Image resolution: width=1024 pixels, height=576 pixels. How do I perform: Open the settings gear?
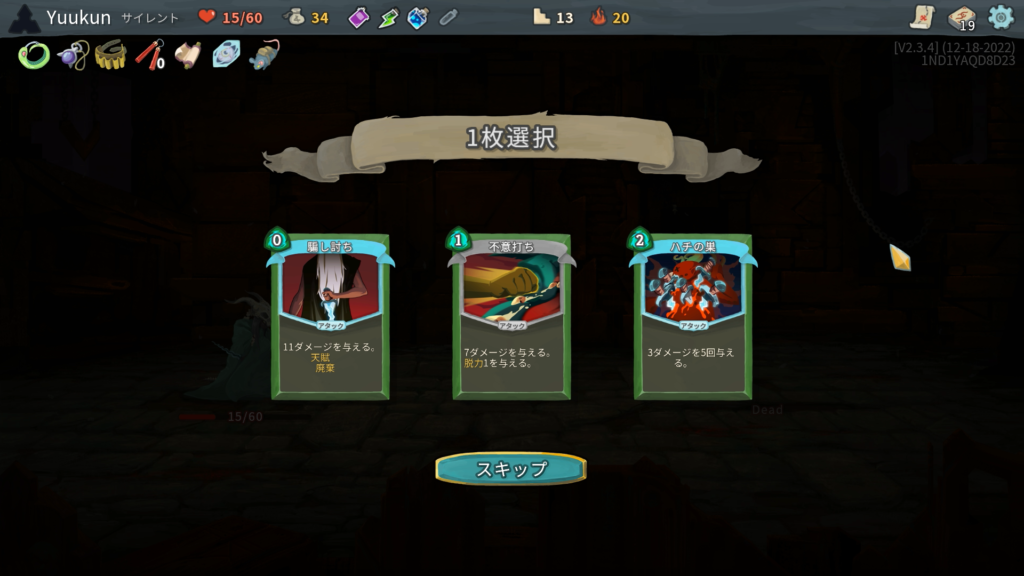click(1000, 17)
